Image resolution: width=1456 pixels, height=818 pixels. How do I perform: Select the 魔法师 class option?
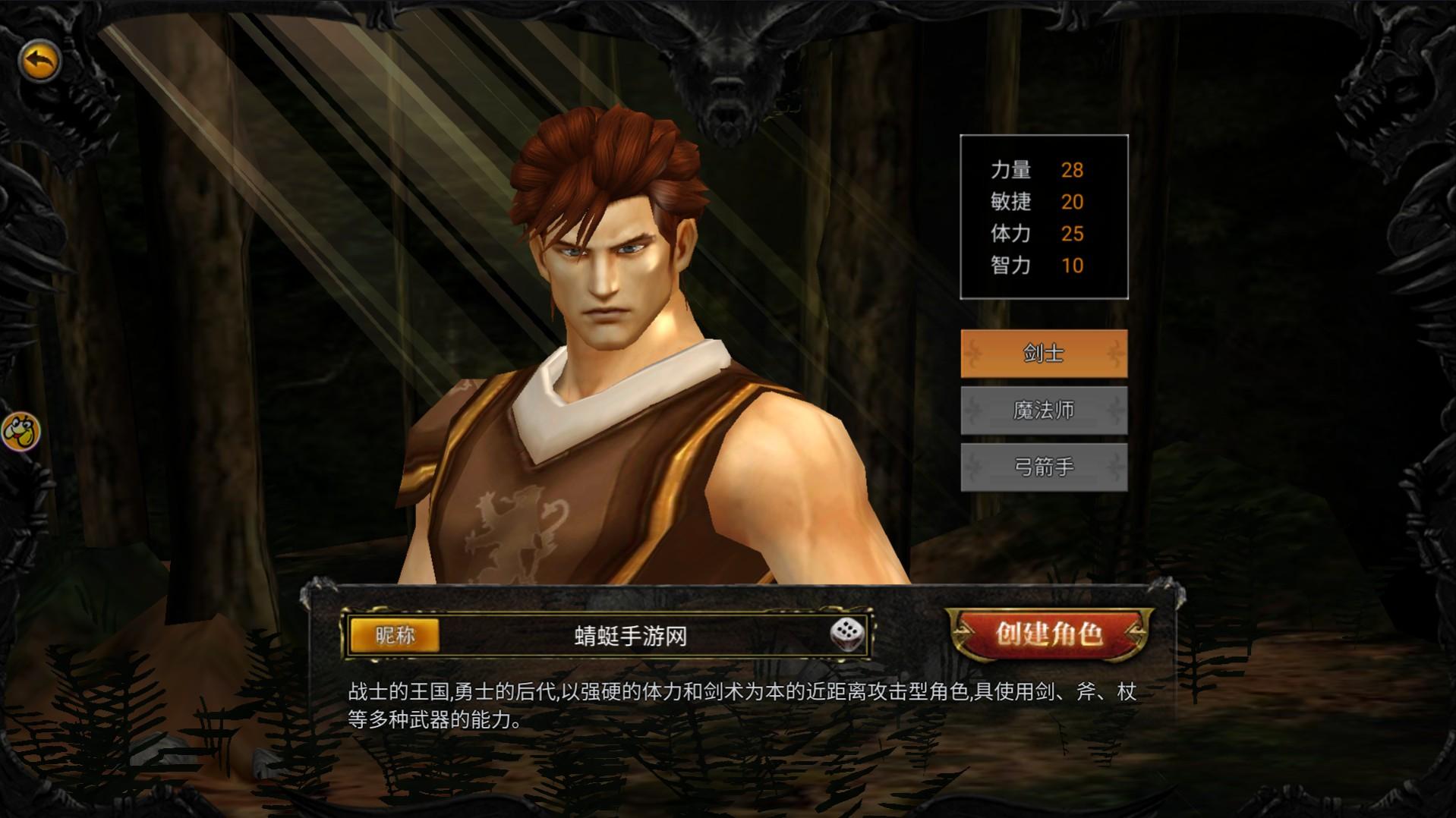[x=1044, y=410]
